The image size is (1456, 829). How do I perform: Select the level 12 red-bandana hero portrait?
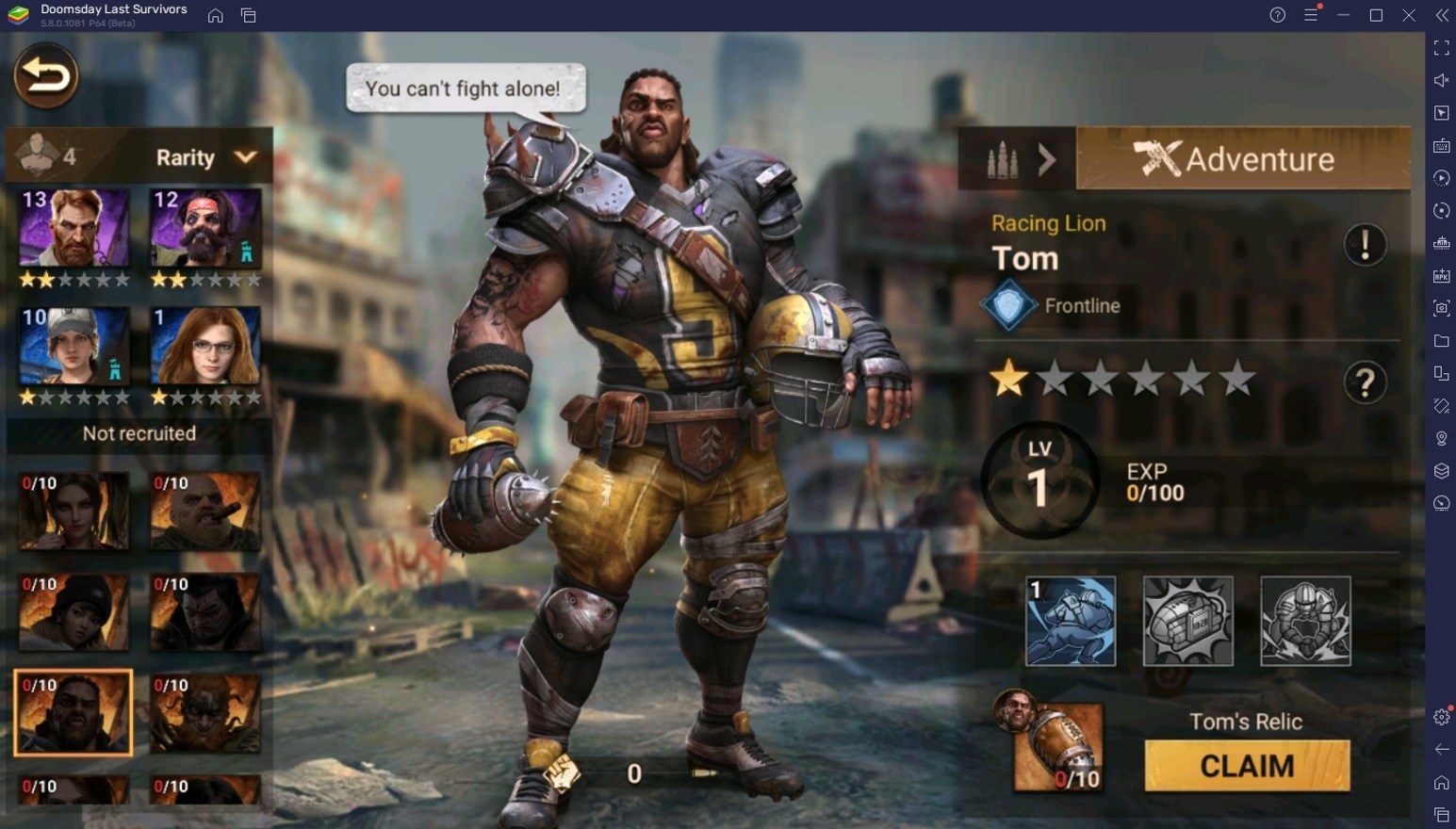pyautogui.click(x=205, y=228)
